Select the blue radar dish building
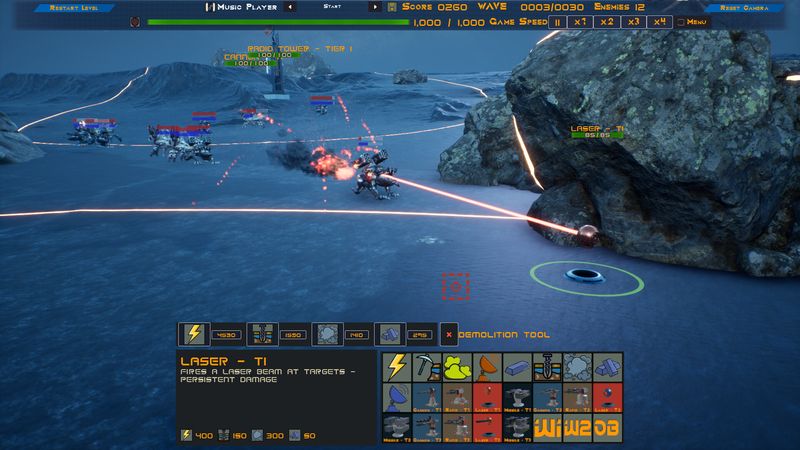The height and width of the screenshot is (450, 800). (397, 397)
